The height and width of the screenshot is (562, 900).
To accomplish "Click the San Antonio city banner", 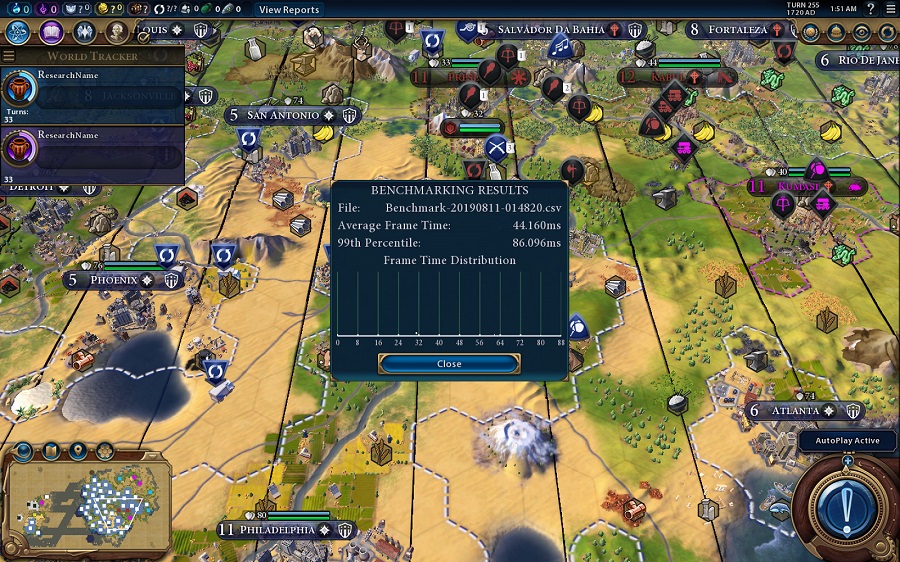I will (282, 115).
